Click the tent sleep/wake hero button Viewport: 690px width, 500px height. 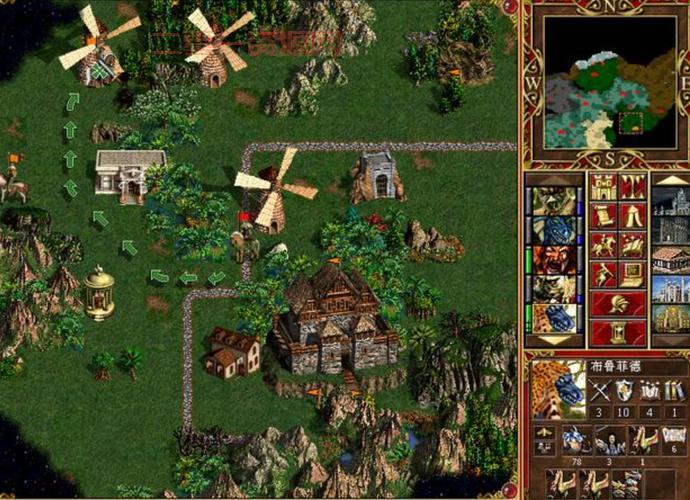631,216
